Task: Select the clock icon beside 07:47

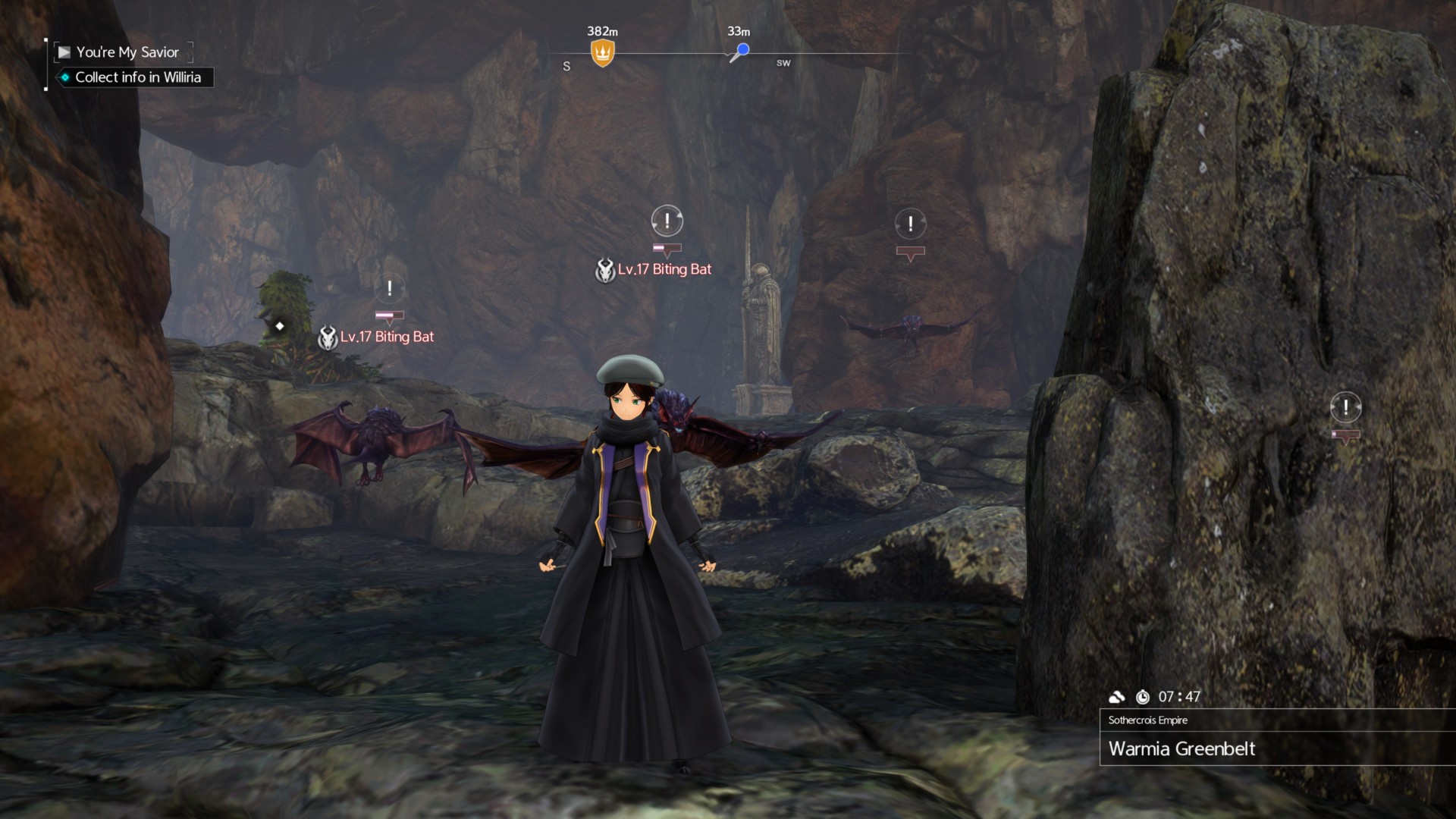Action: pyautogui.click(x=1144, y=697)
